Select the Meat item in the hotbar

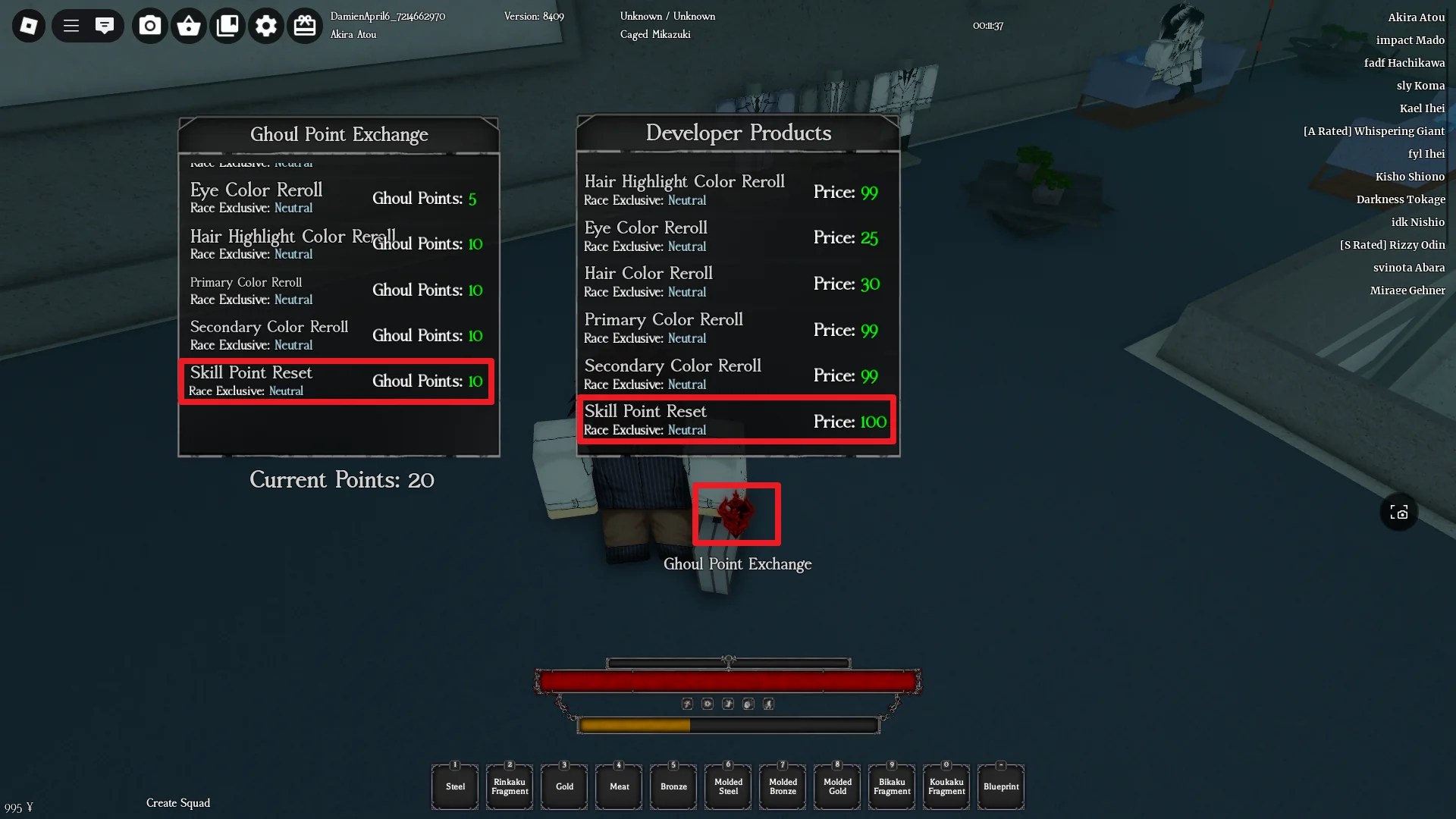[x=618, y=786]
